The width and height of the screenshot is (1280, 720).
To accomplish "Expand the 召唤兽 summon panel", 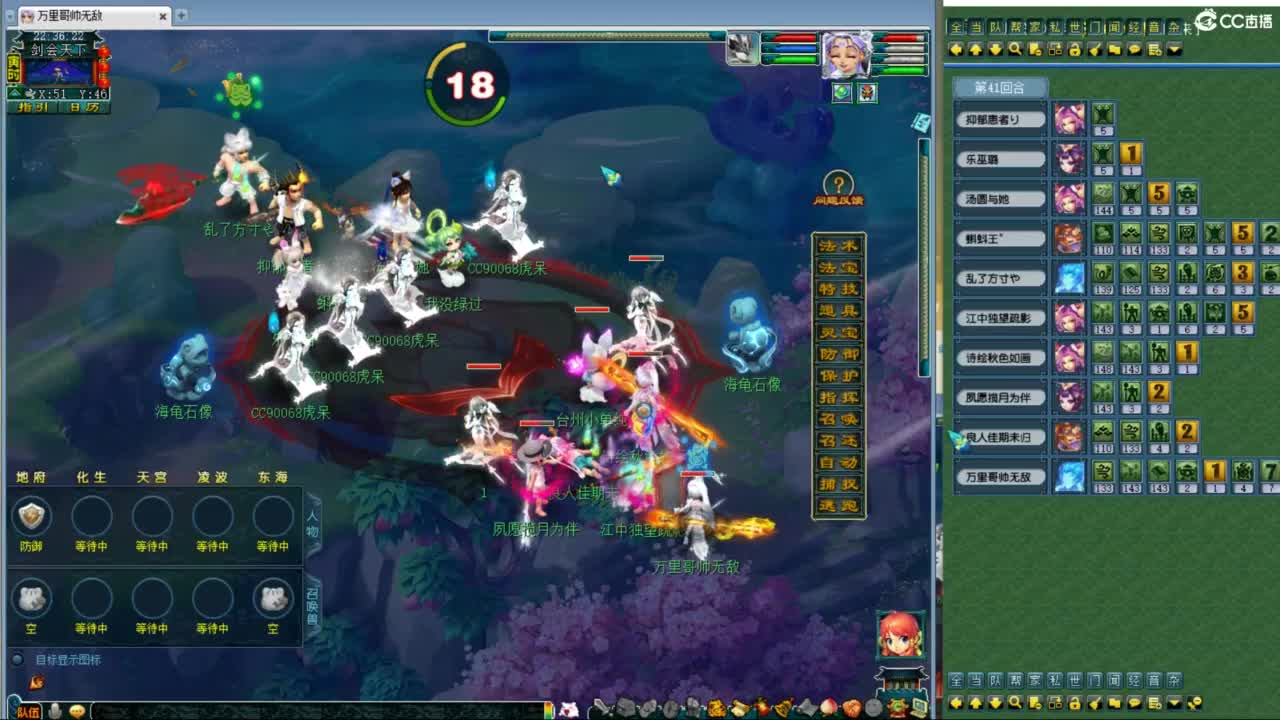I will pyautogui.click(x=311, y=603).
